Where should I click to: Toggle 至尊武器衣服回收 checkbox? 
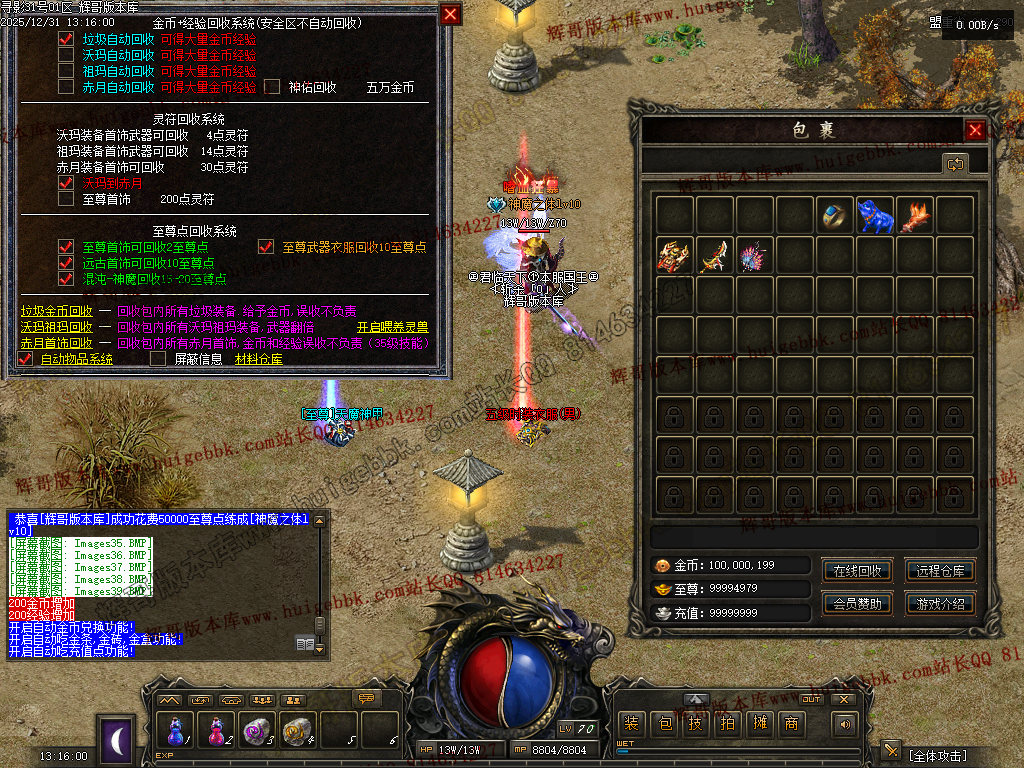pyautogui.click(x=265, y=247)
